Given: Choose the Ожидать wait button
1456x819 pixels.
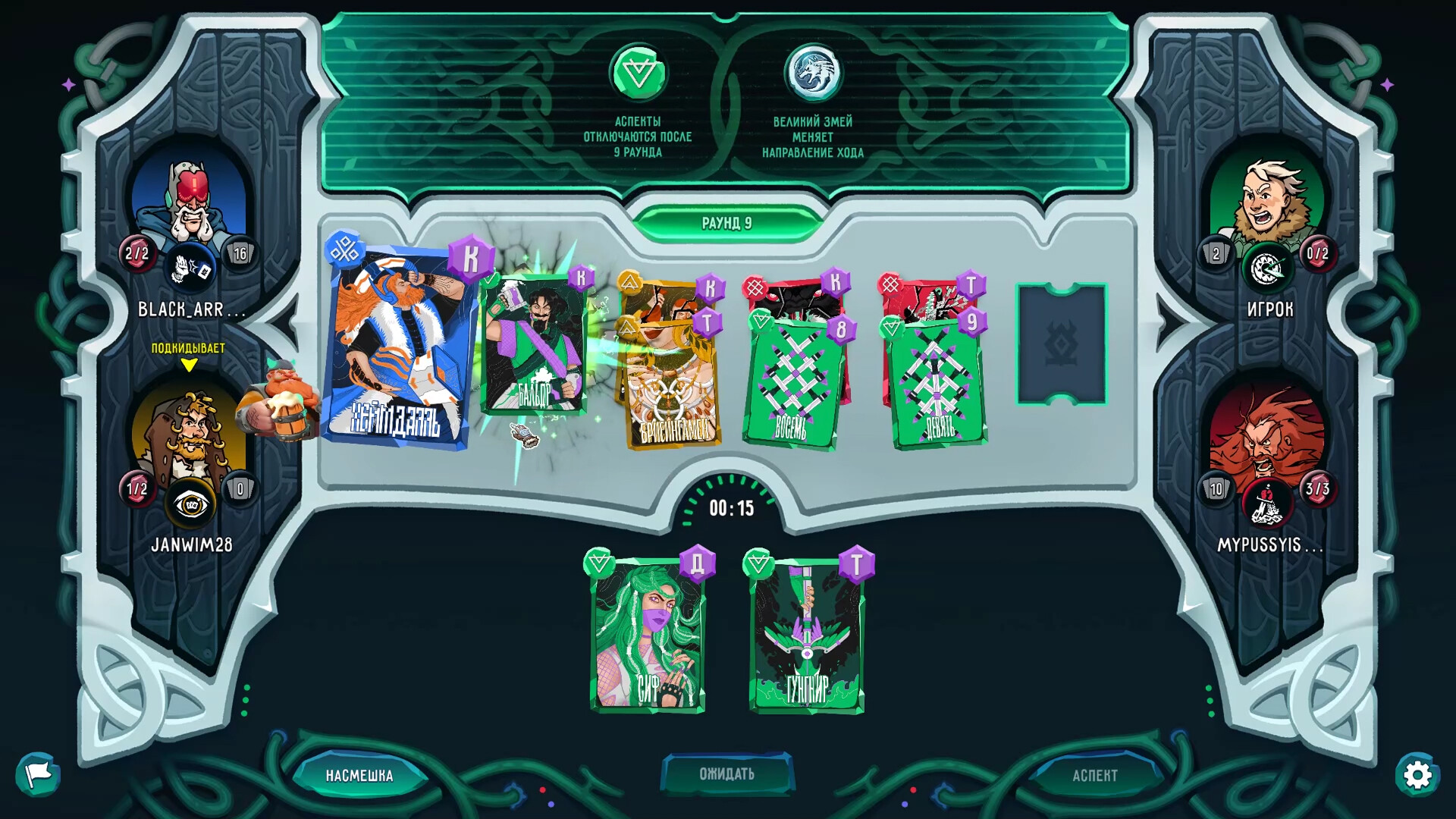Looking at the screenshot, I should (x=726, y=773).
